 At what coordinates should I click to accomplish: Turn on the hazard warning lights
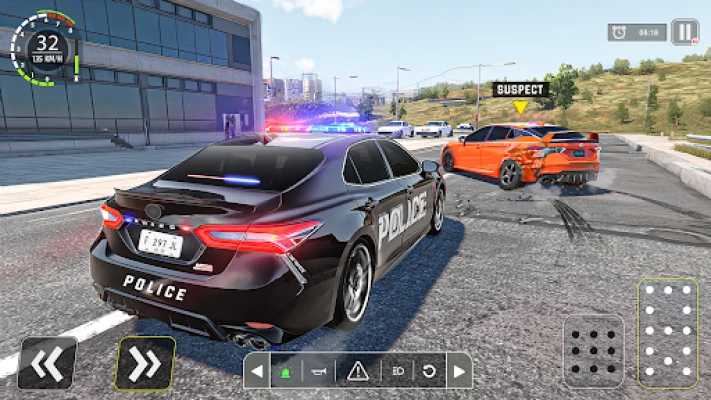[x=358, y=371]
